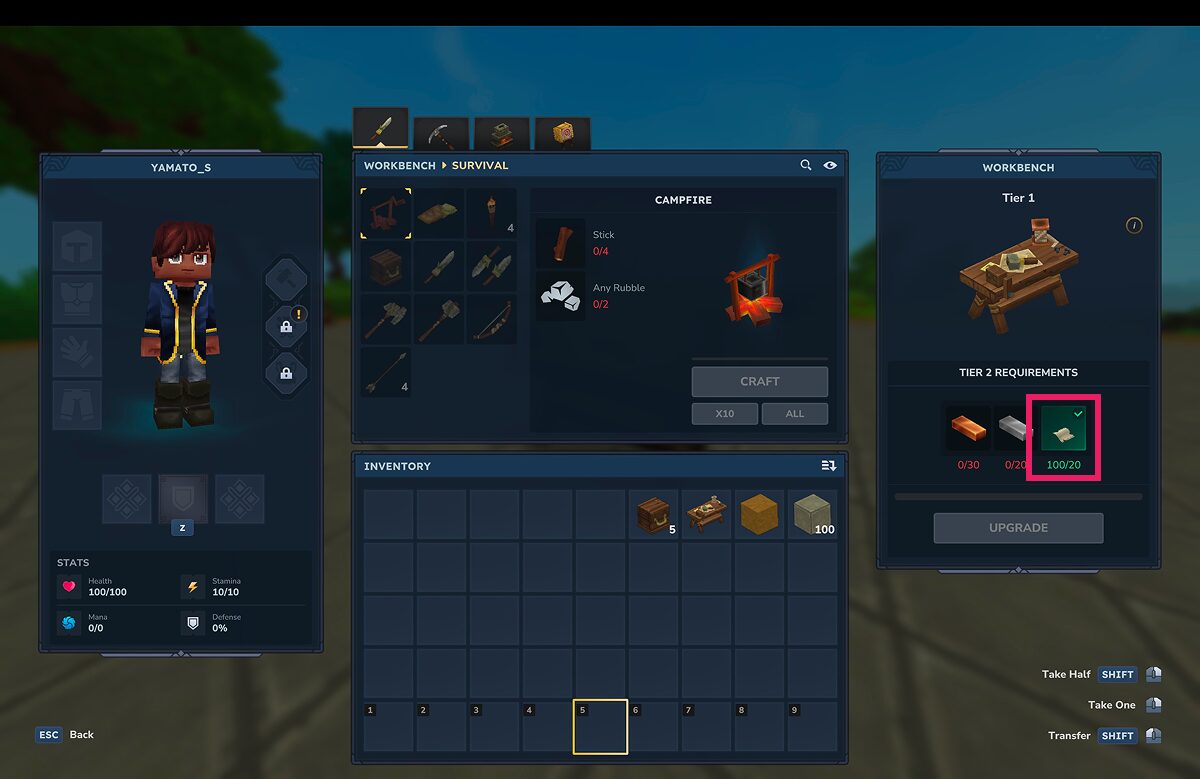Viewport: 1200px width, 779px height.
Task: Click the copper ingot requirement slot
Action: pos(968,430)
